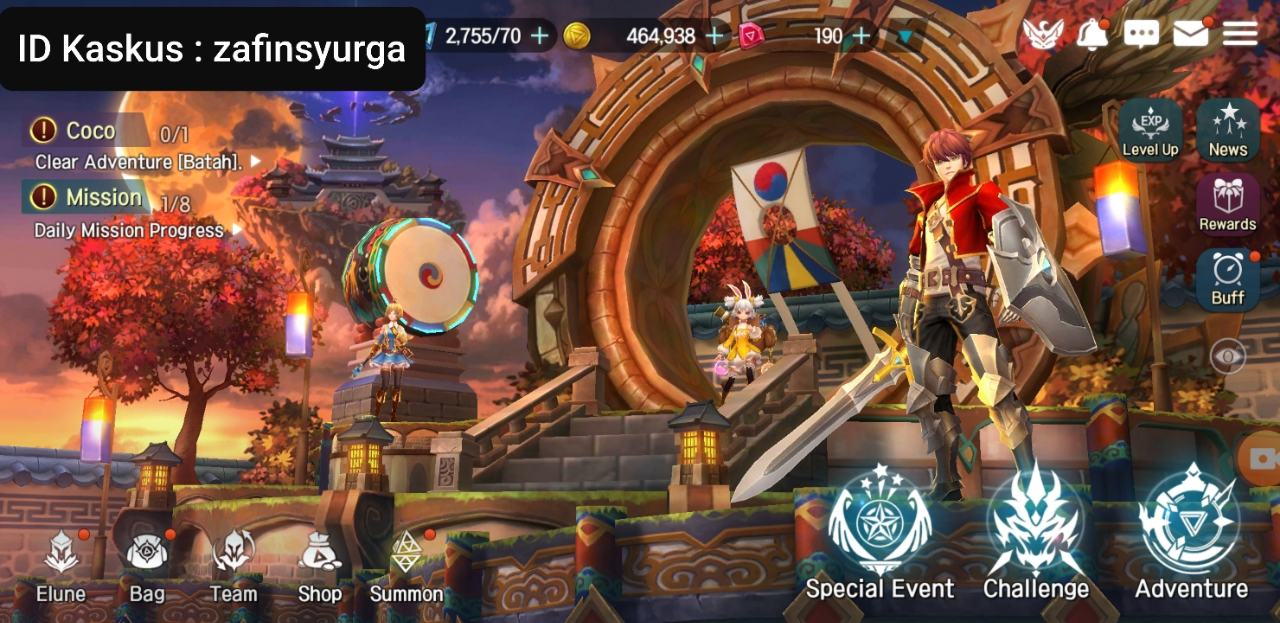
Task: Toggle interface visibility with the eye icon
Action: (1228, 356)
